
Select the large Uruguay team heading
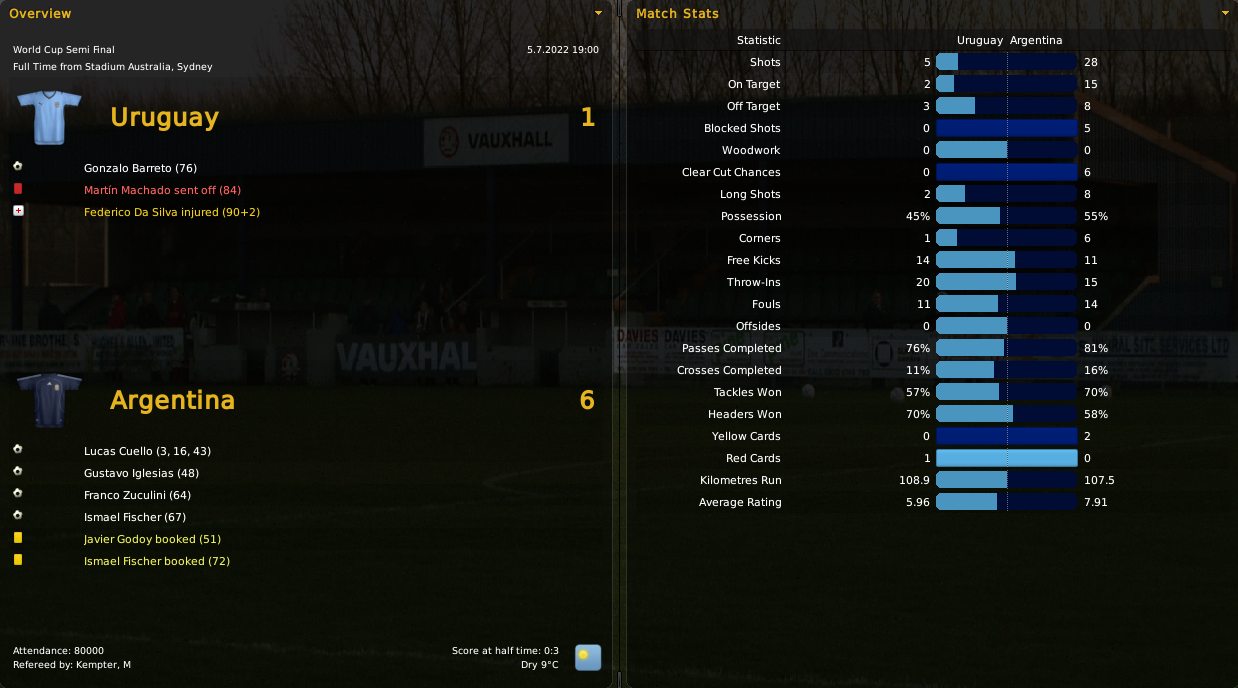point(164,117)
